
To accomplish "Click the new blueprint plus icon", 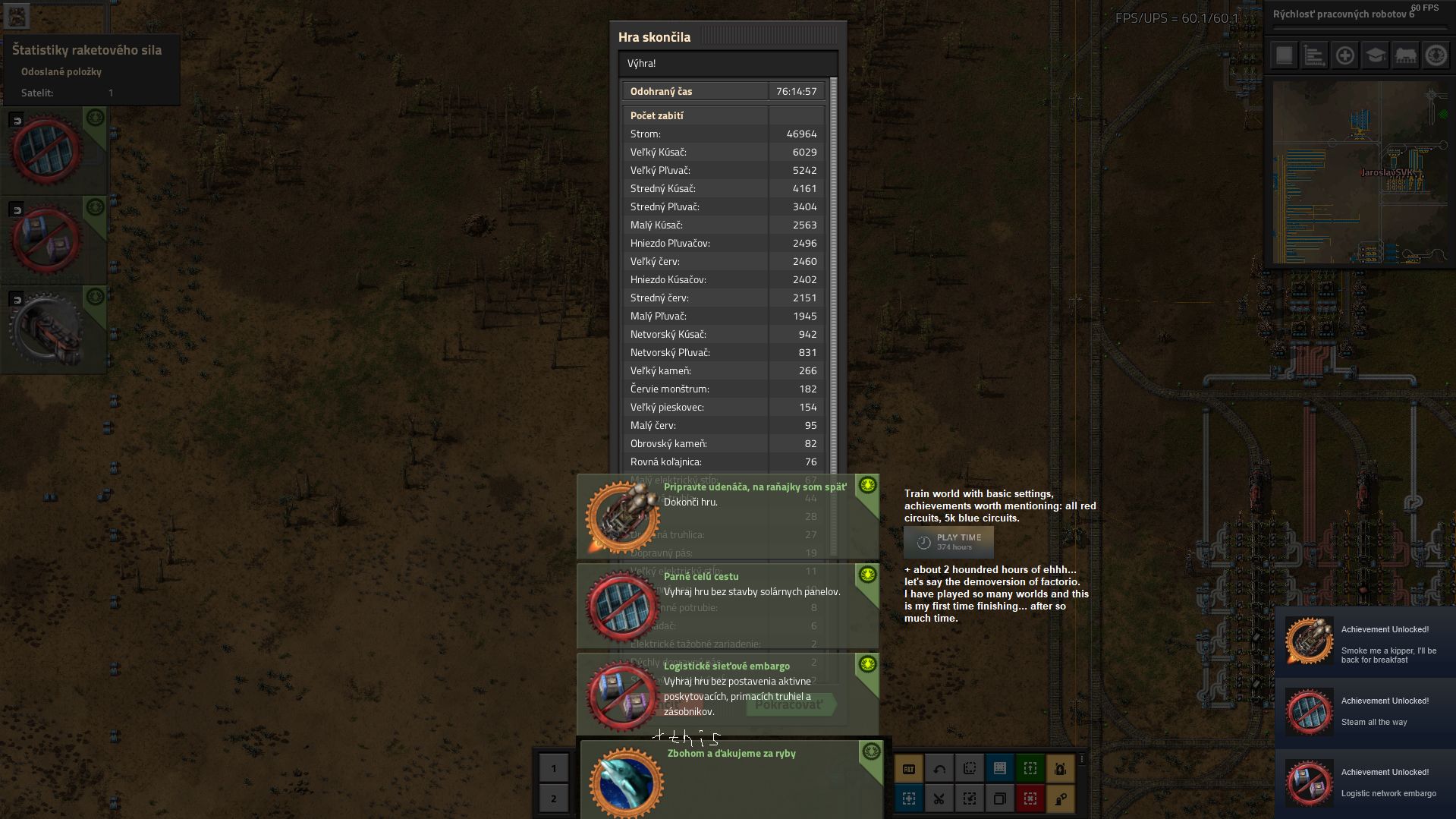I will [x=908, y=799].
